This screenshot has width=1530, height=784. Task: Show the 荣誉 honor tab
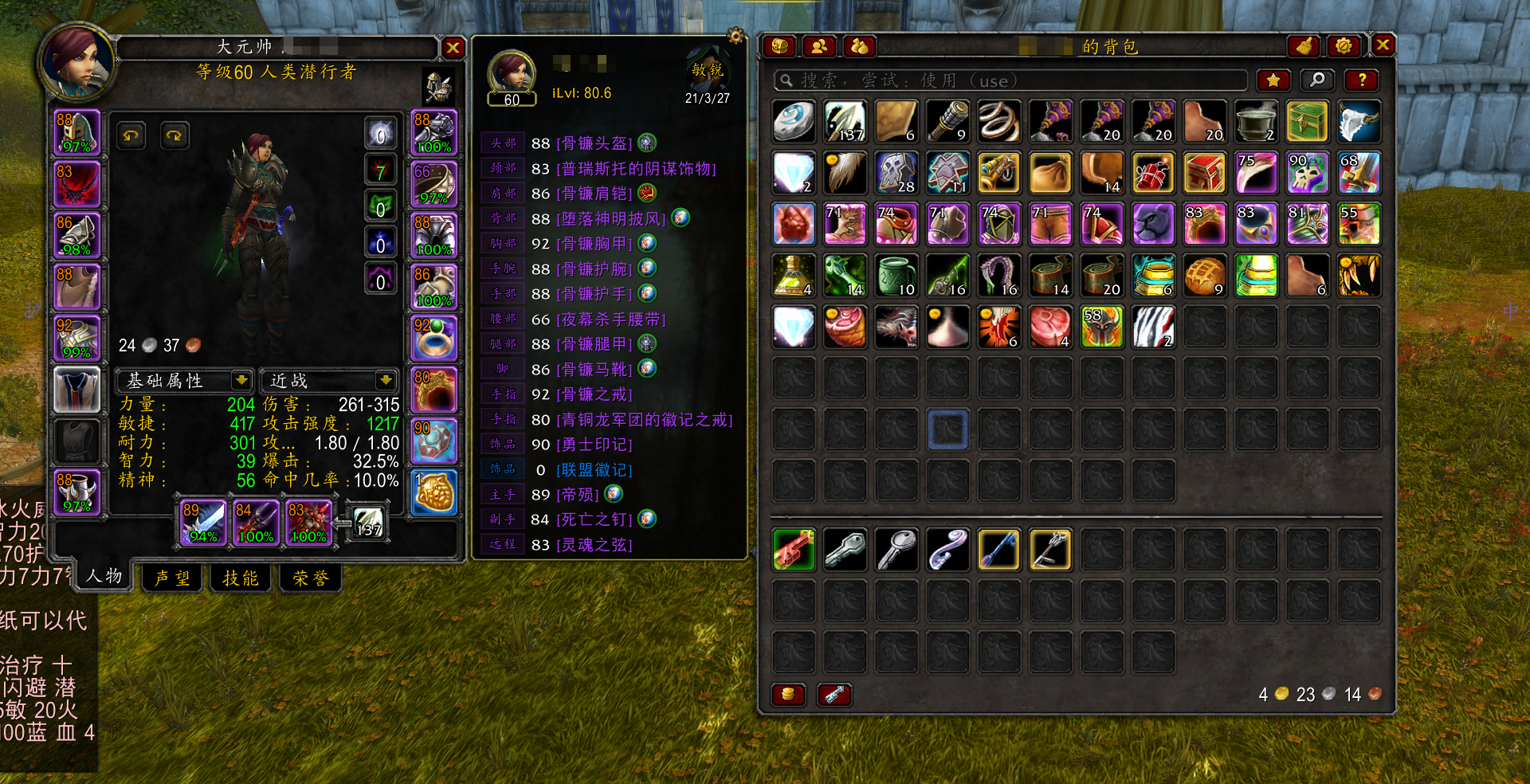coord(310,578)
